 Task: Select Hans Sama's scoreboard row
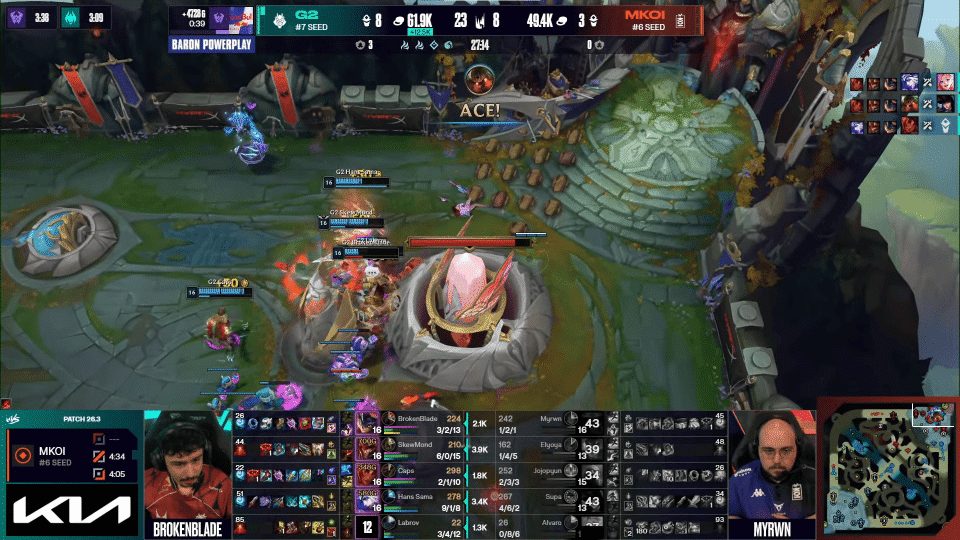(421, 501)
